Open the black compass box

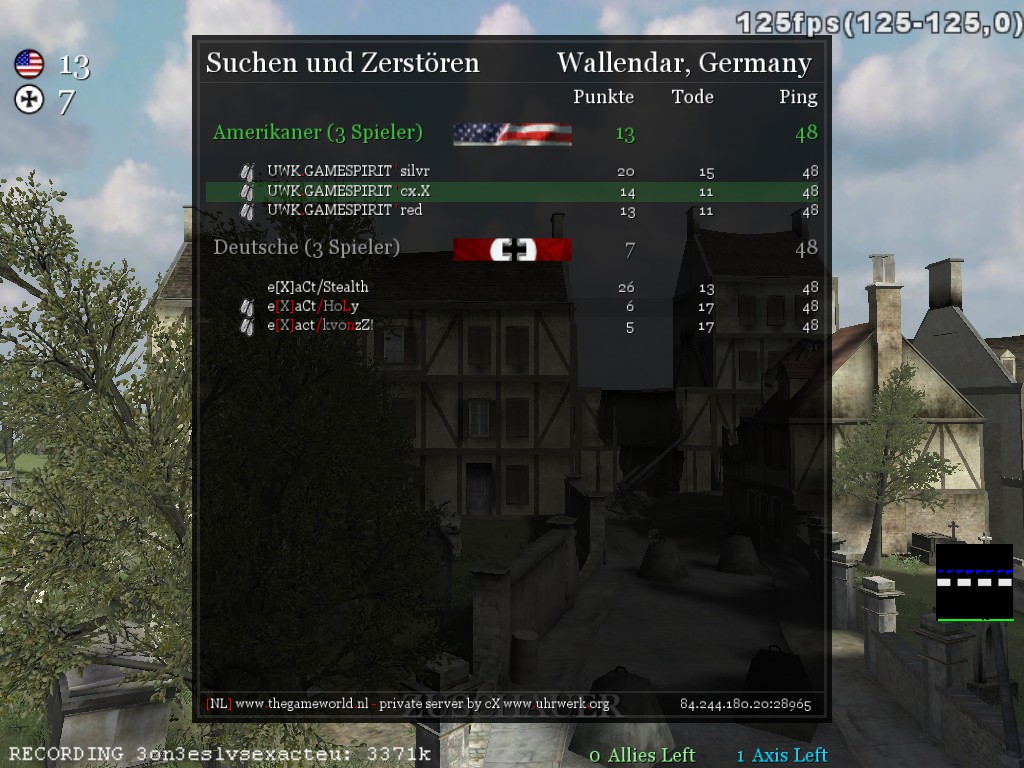[974, 582]
